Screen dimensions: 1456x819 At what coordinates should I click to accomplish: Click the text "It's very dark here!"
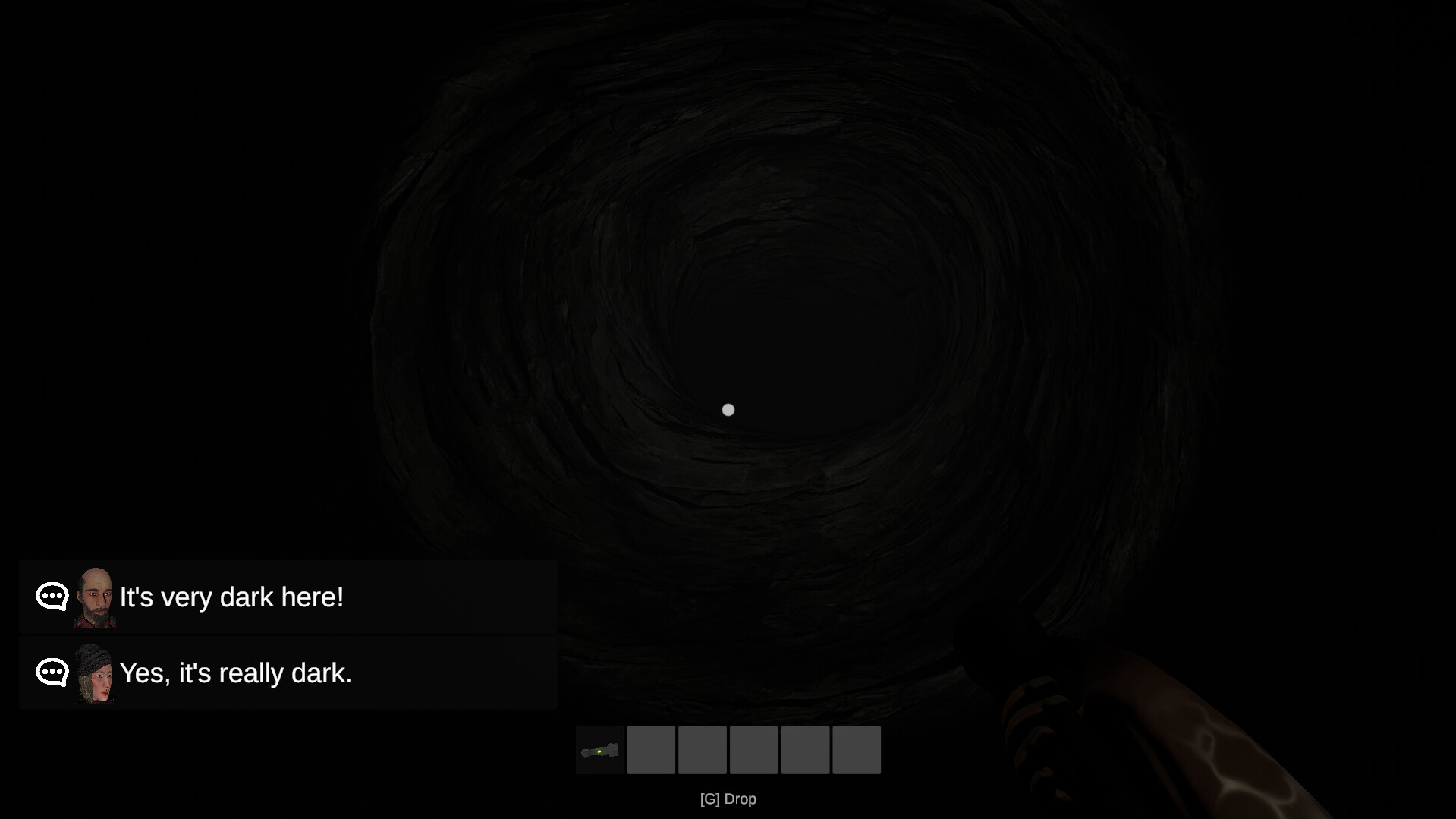[x=231, y=597]
